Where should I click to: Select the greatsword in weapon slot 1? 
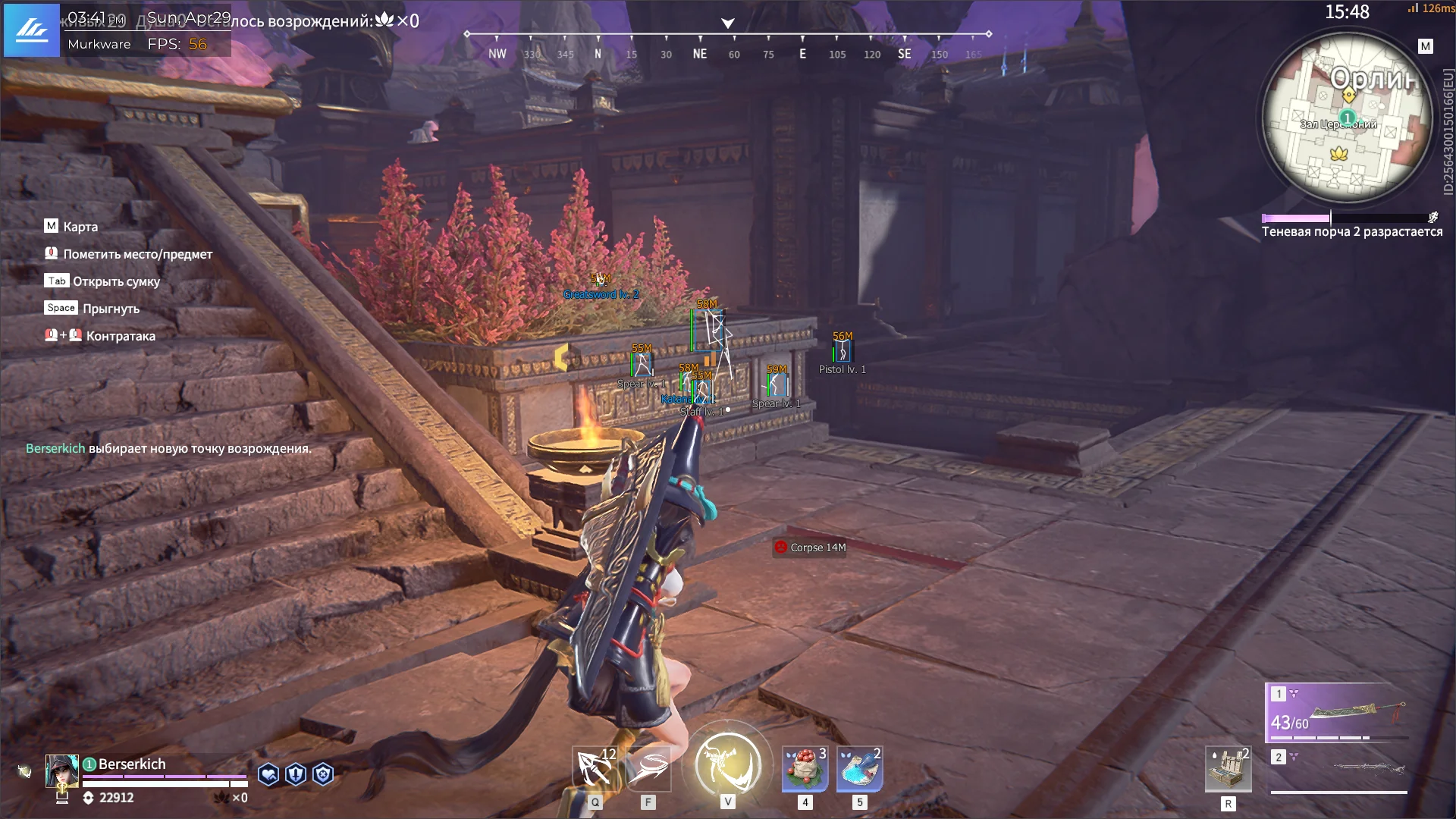point(1338,713)
